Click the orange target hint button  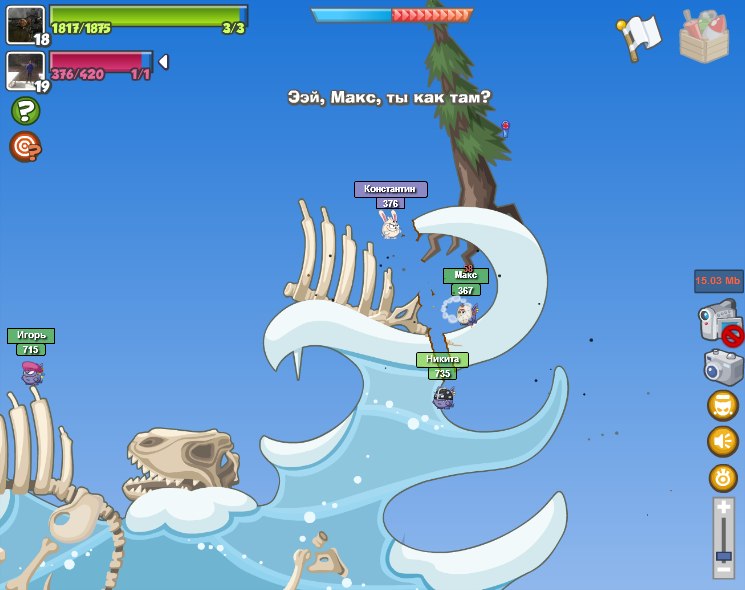pos(25,146)
